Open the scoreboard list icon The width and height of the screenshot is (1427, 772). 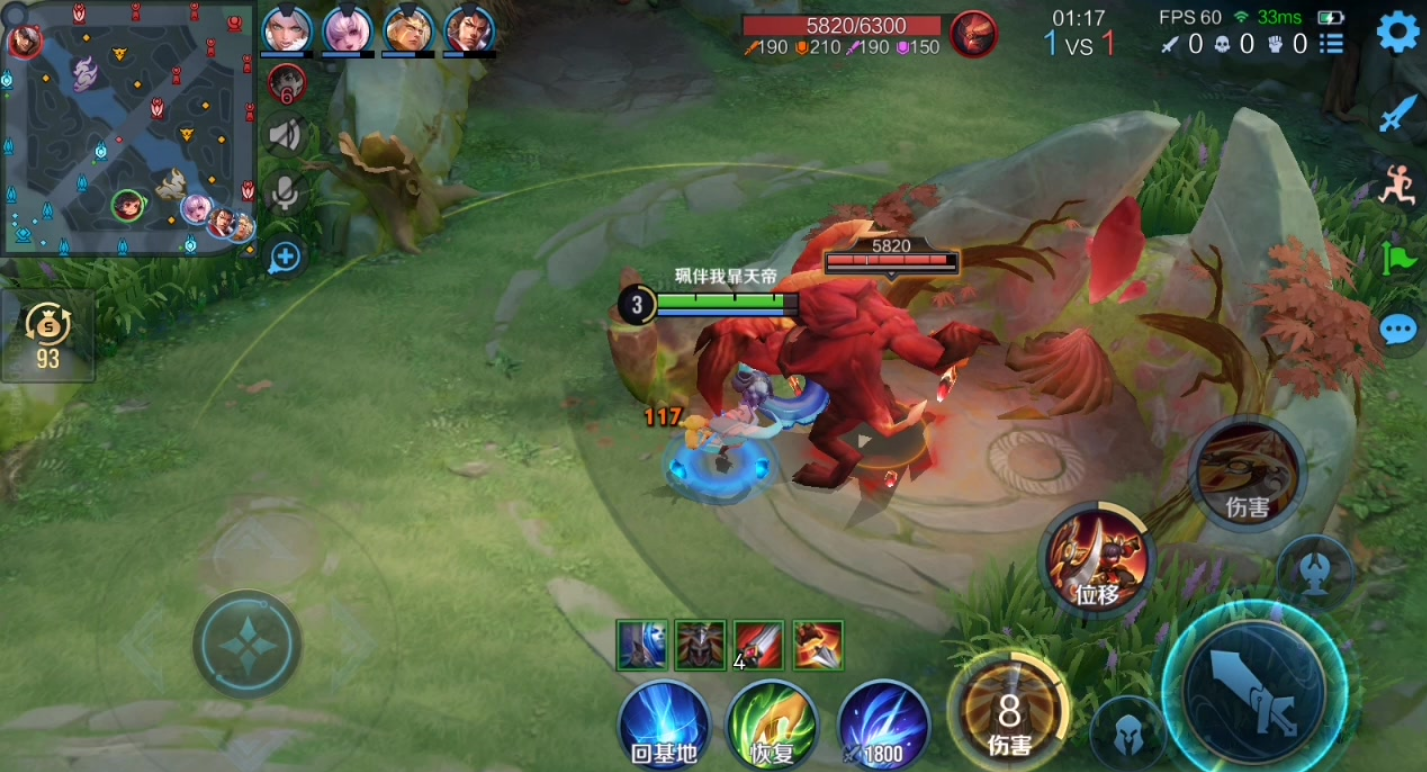click(1331, 44)
